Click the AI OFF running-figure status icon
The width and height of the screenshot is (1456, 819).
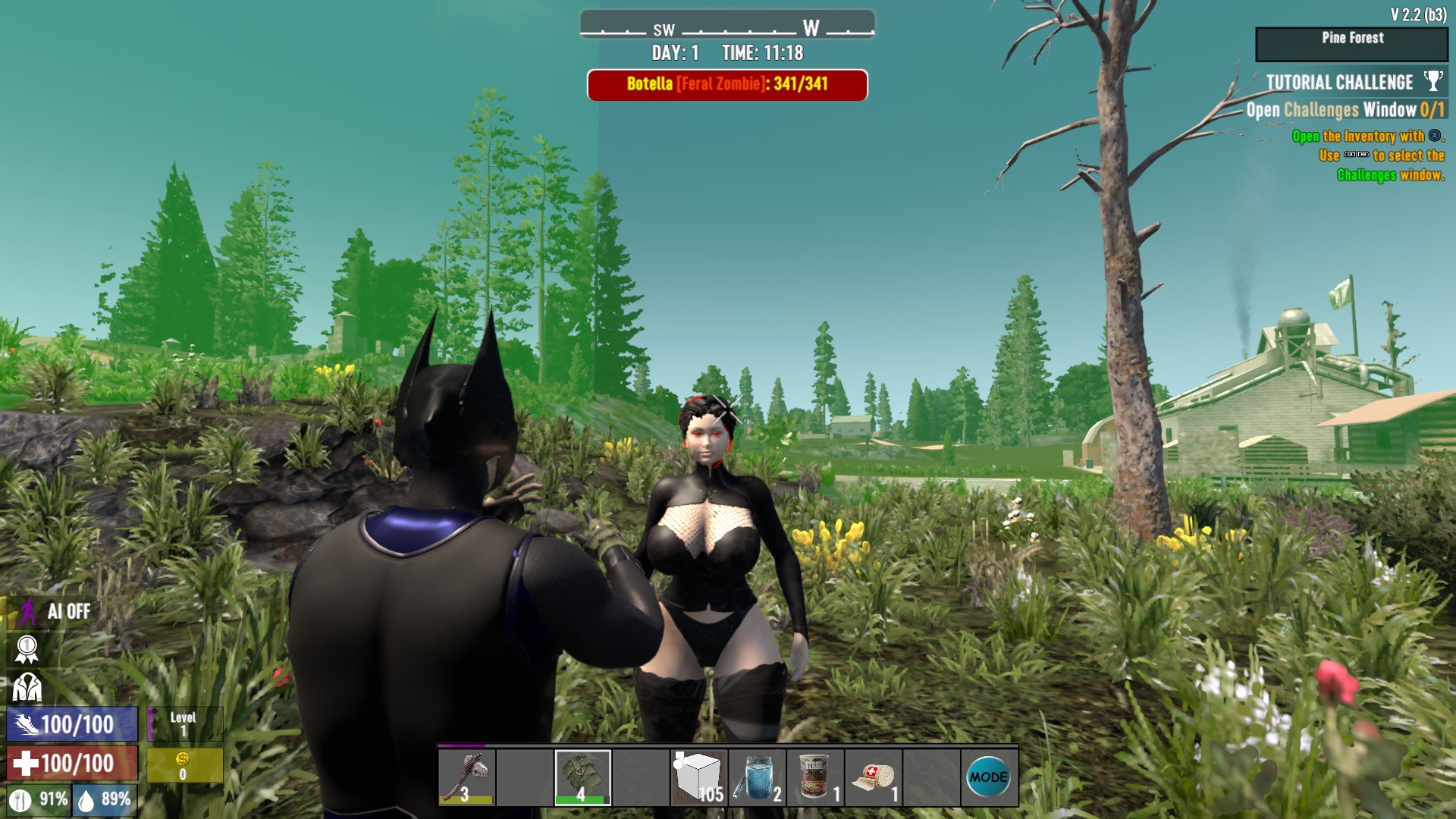coord(28,611)
